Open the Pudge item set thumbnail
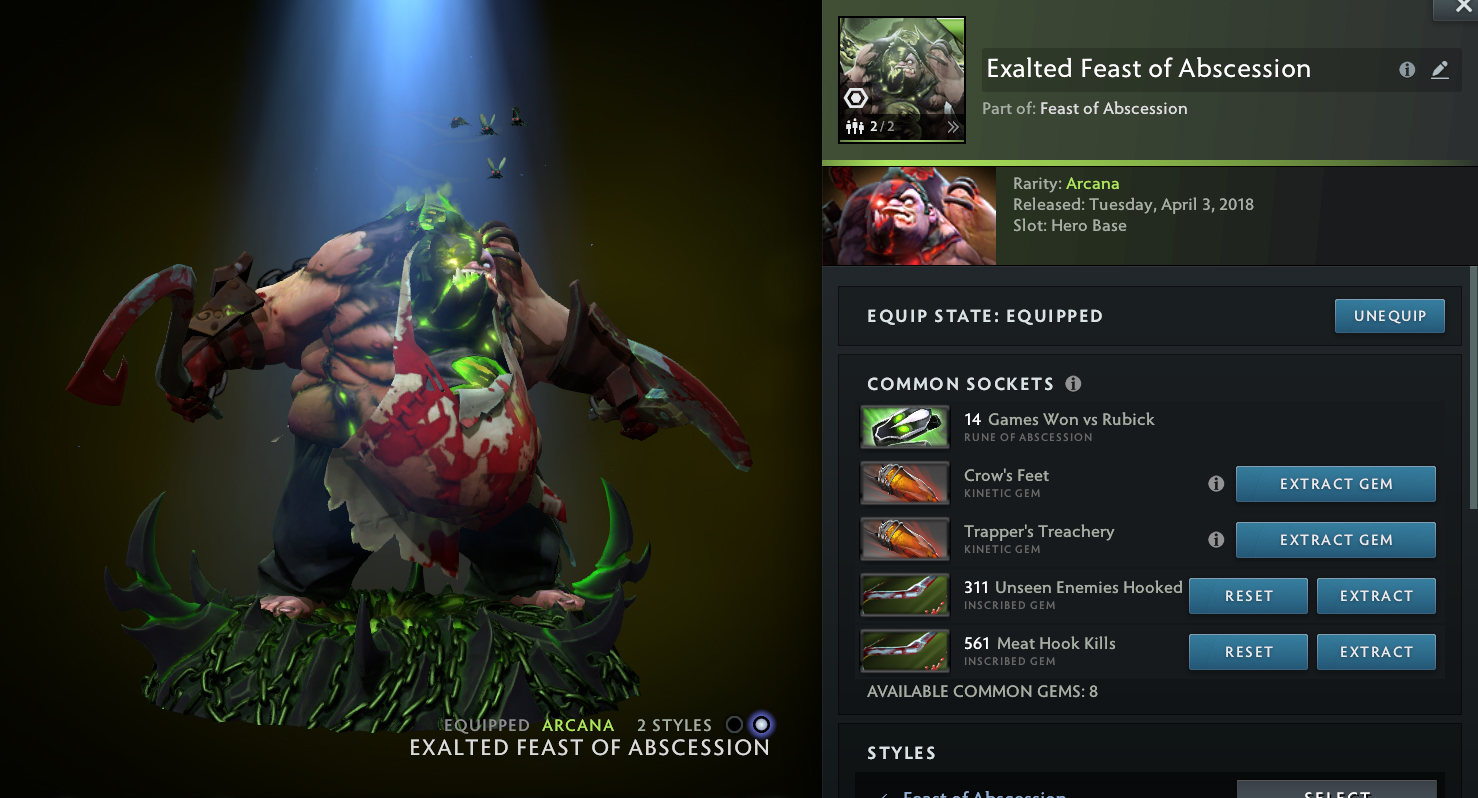Screen dimensions: 1478x798 [901, 80]
